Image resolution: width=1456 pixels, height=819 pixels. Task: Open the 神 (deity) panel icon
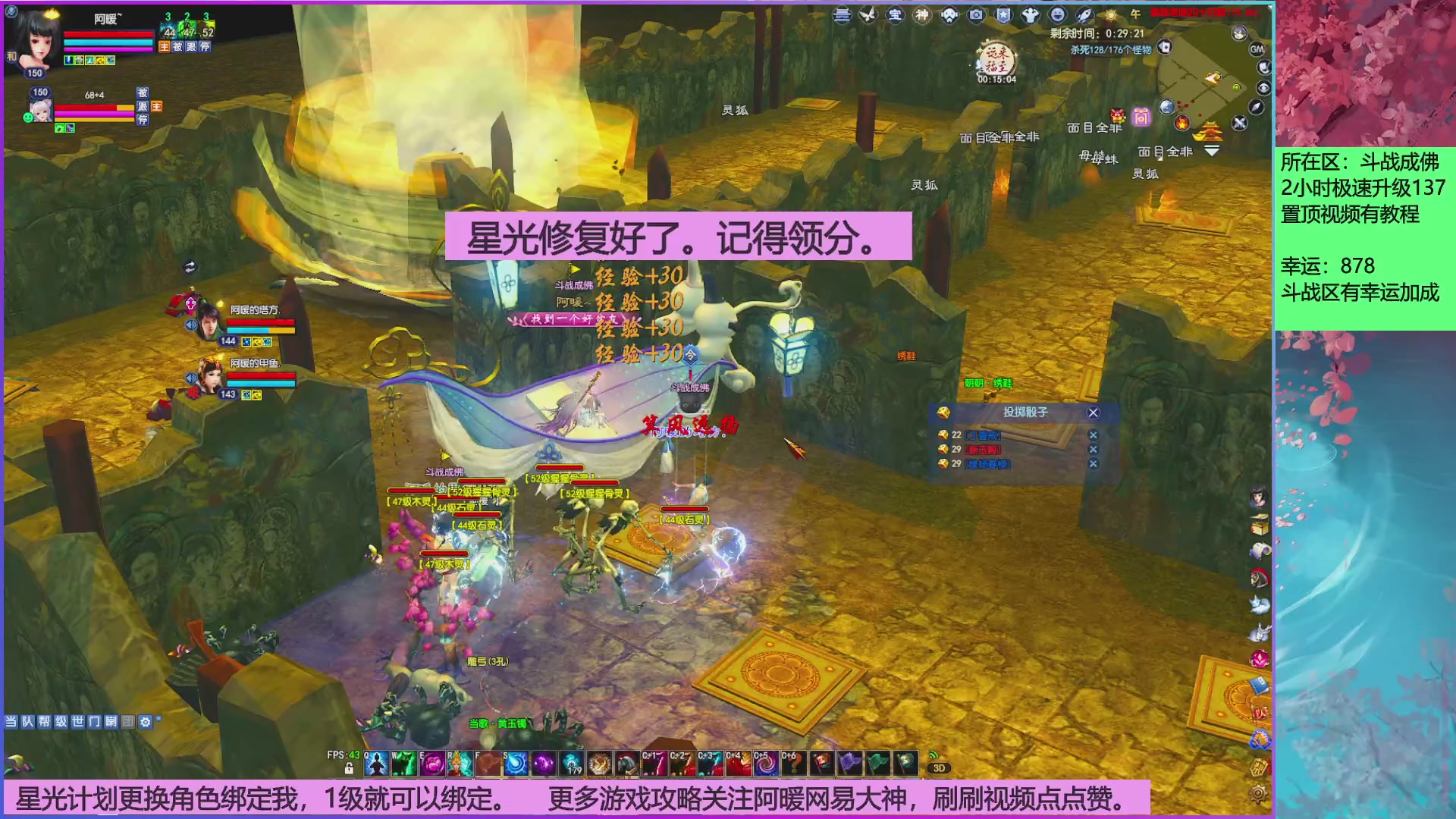pos(921,15)
